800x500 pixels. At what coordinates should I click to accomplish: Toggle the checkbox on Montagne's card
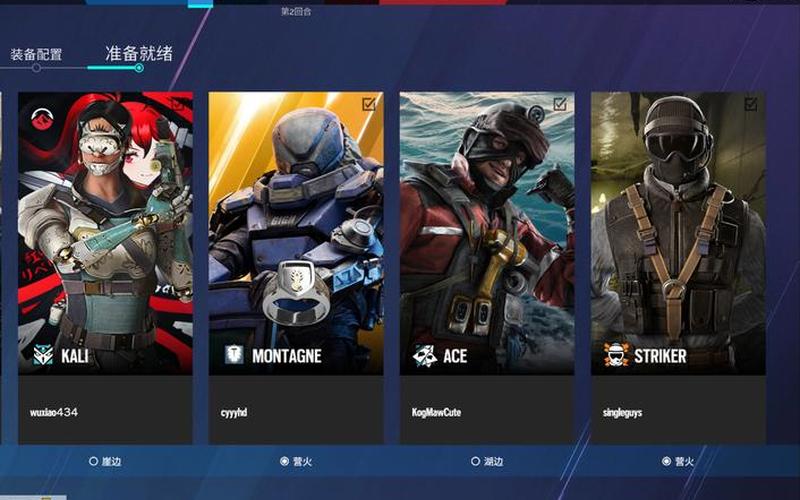pyautogui.click(x=369, y=103)
